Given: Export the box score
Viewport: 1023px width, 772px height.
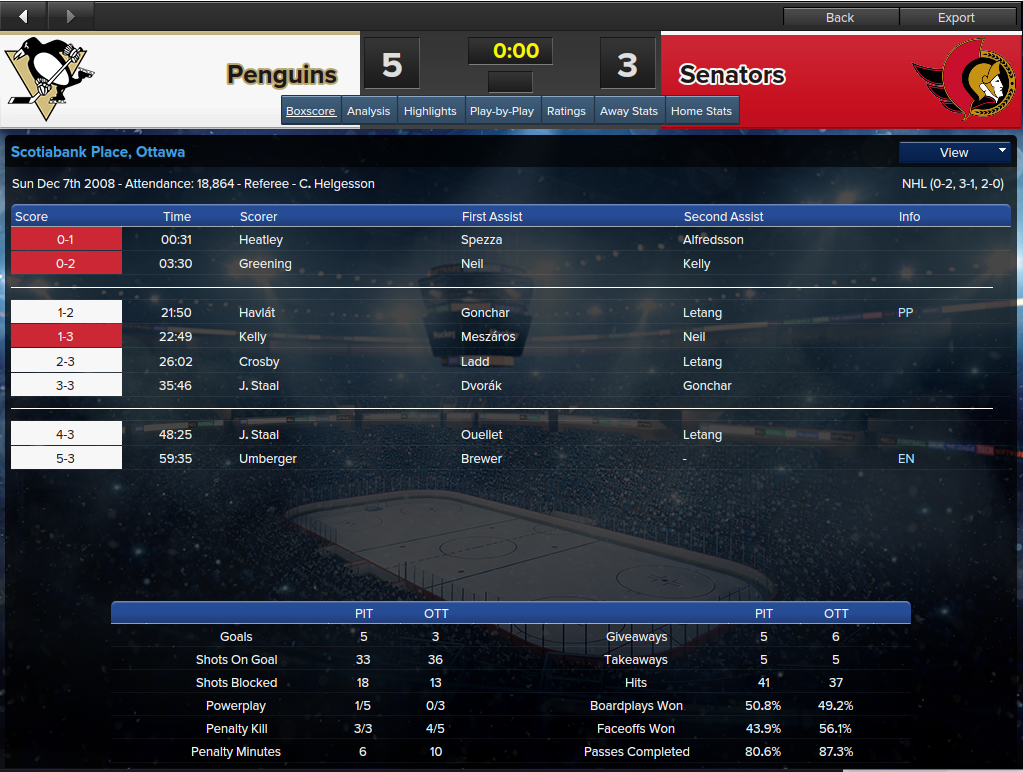Looking at the screenshot, I should (956, 17).
